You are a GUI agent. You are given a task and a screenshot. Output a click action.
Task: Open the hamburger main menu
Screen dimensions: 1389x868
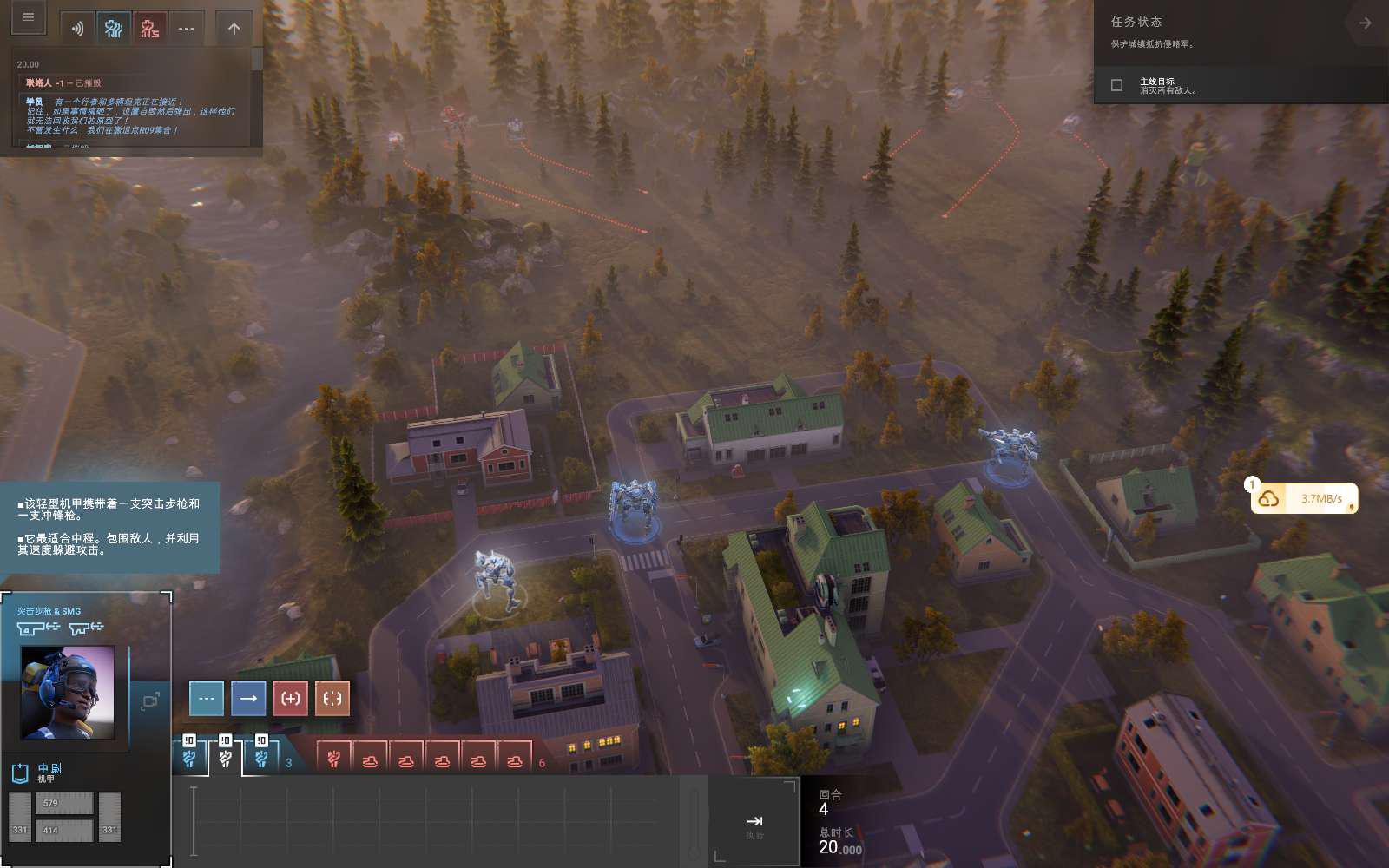28,17
